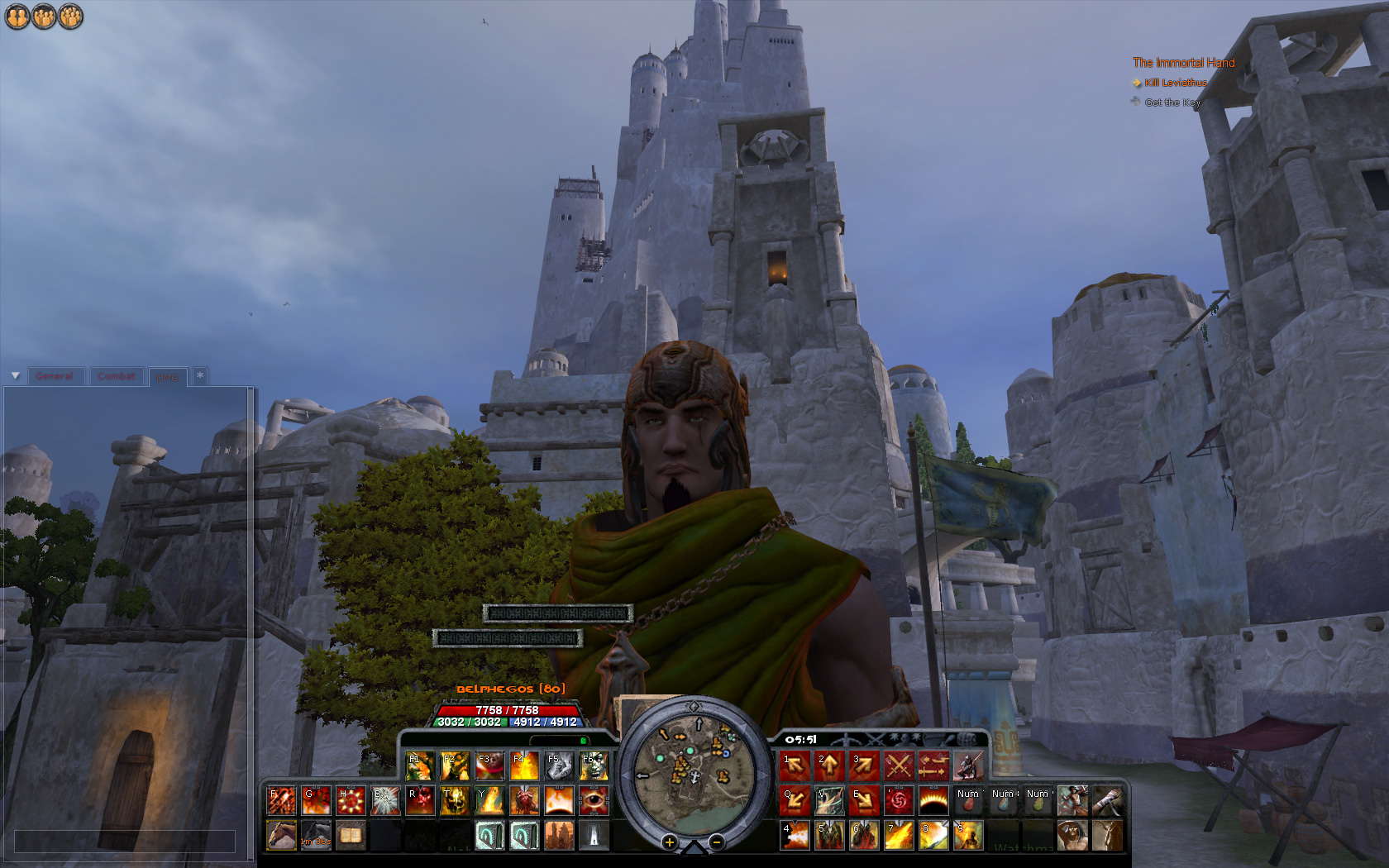Image resolution: width=1389 pixels, height=868 pixels.
Task: Zoom out the minimap with minus button
Action: (717, 842)
